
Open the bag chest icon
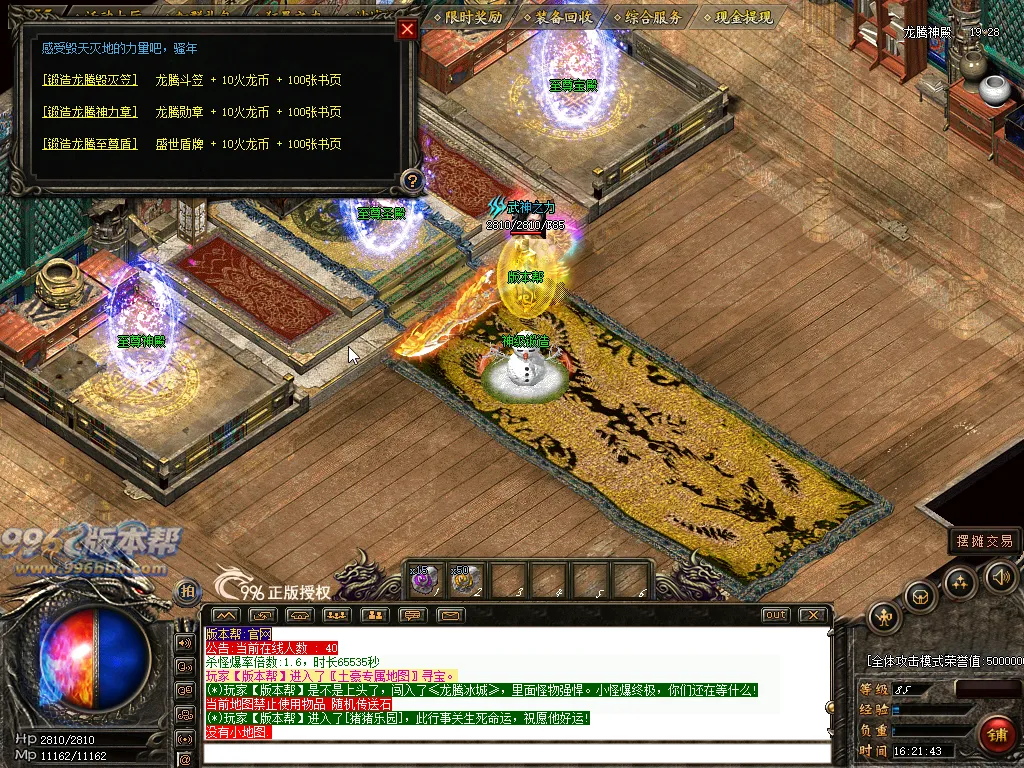(920, 596)
